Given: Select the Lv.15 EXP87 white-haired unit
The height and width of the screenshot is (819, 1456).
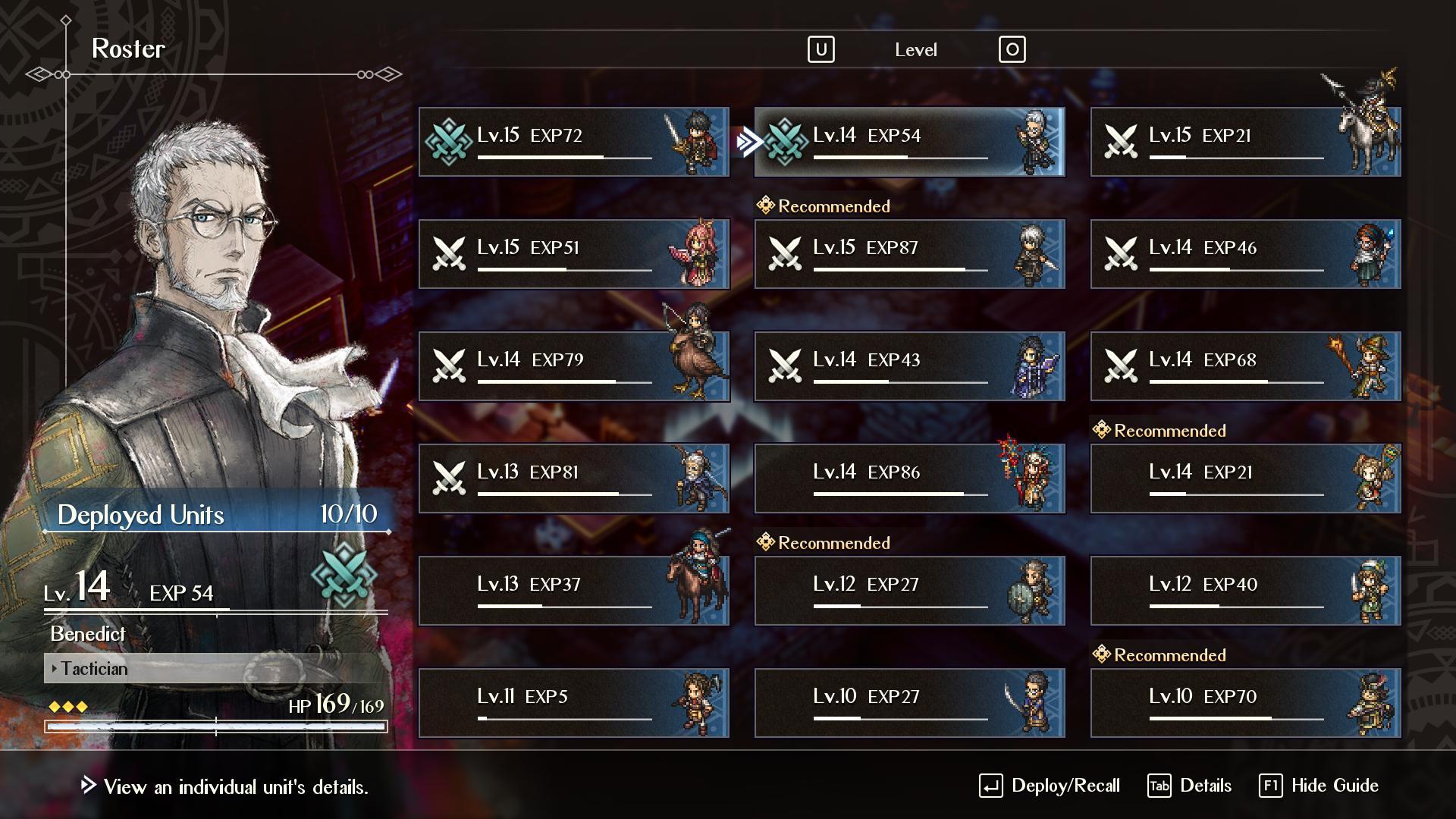Looking at the screenshot, I should (909, 254).
